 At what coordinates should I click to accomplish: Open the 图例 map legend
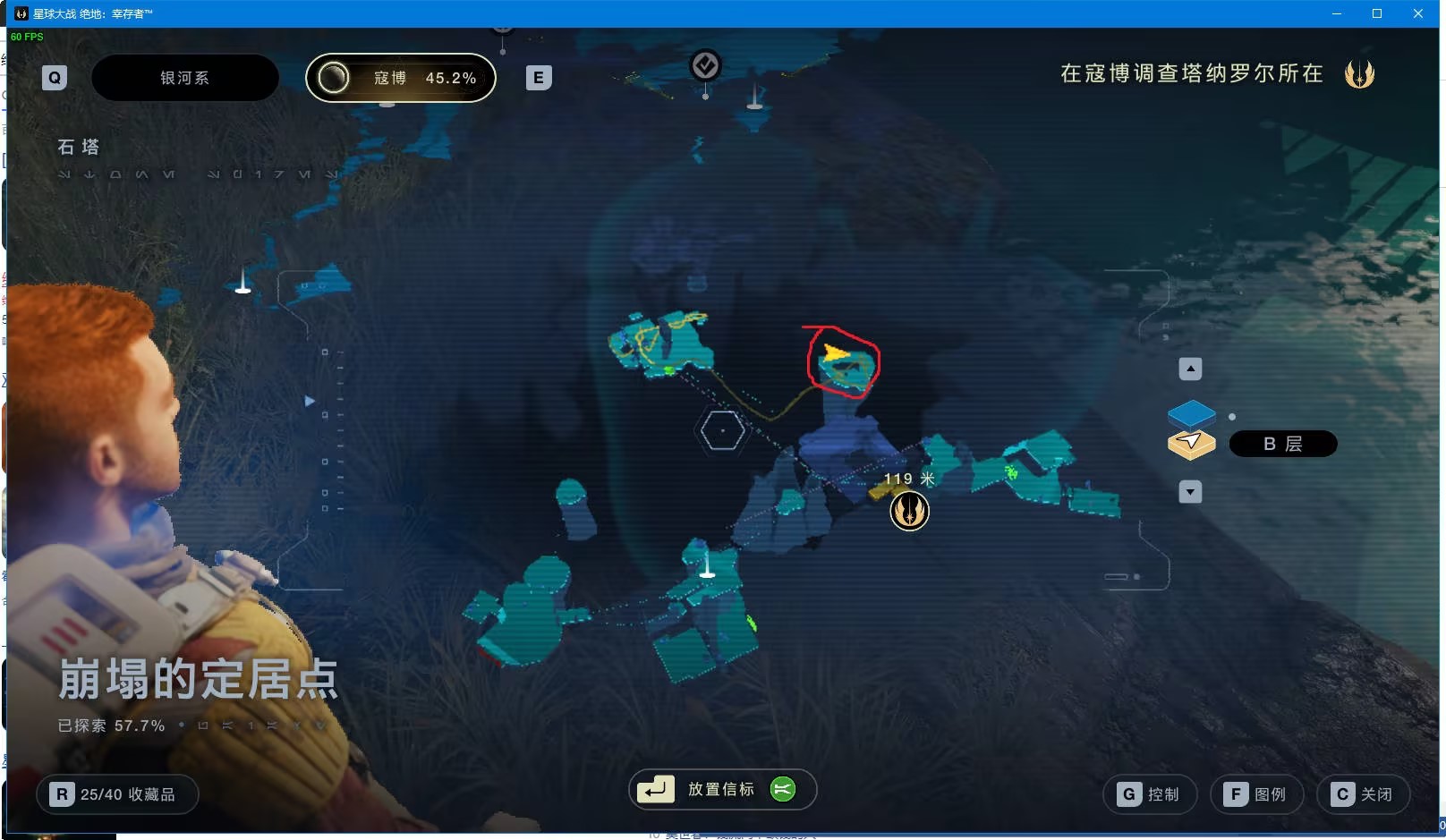pyautogui.click(x=1256, y=793)
